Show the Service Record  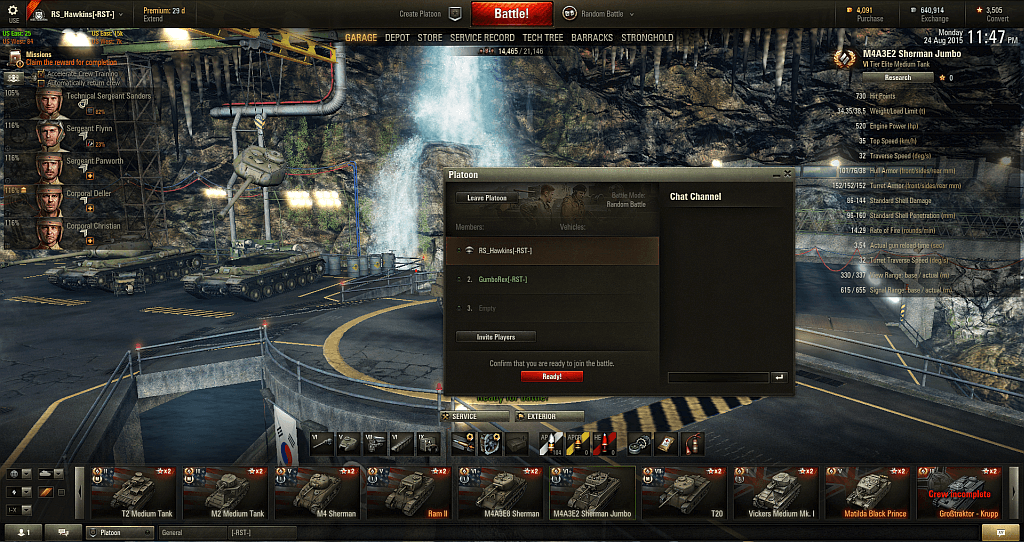[482, 38]
